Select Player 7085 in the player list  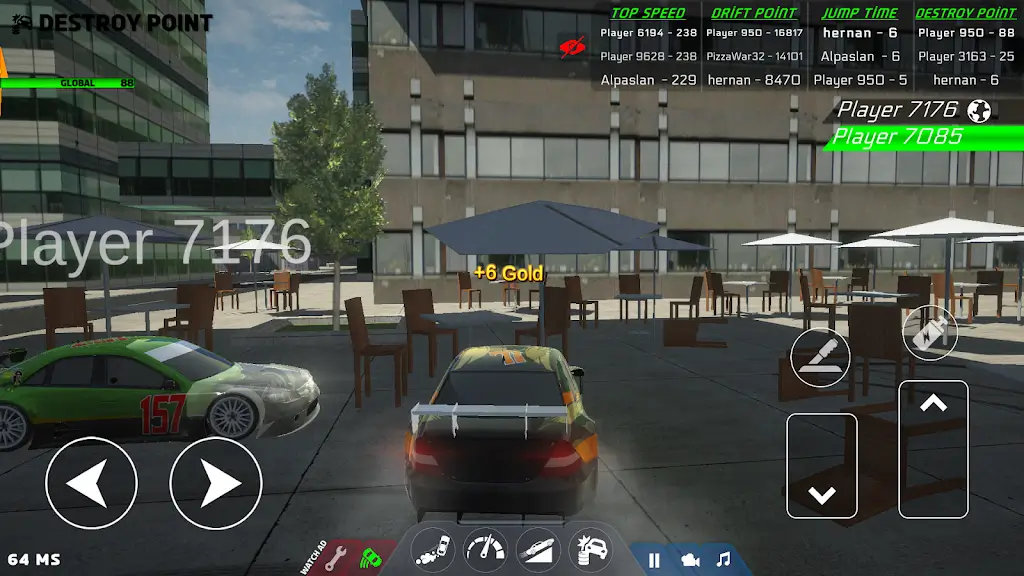pyautogui.click(x=898, y=136)
